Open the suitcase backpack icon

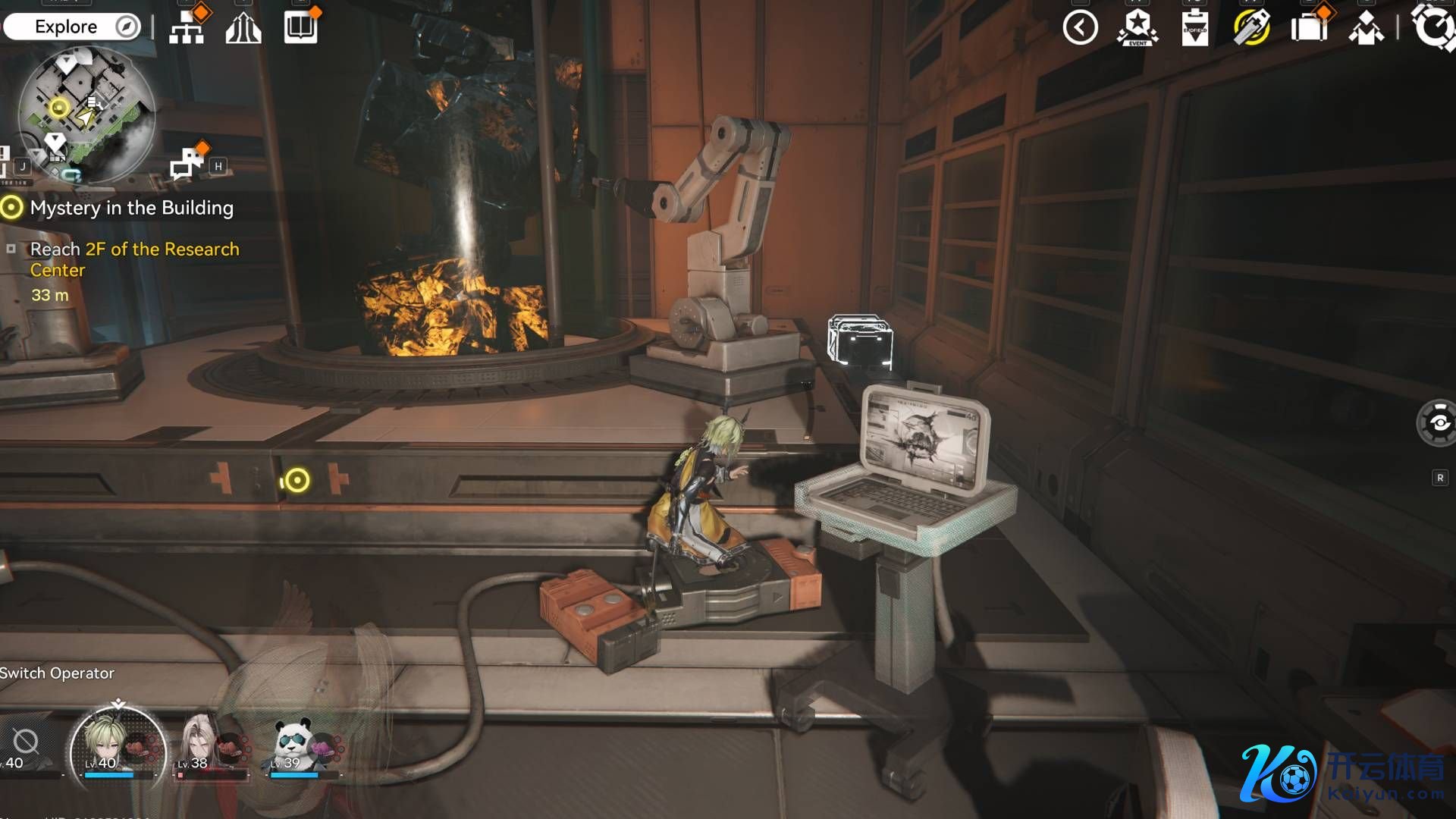pos(1309,28)
